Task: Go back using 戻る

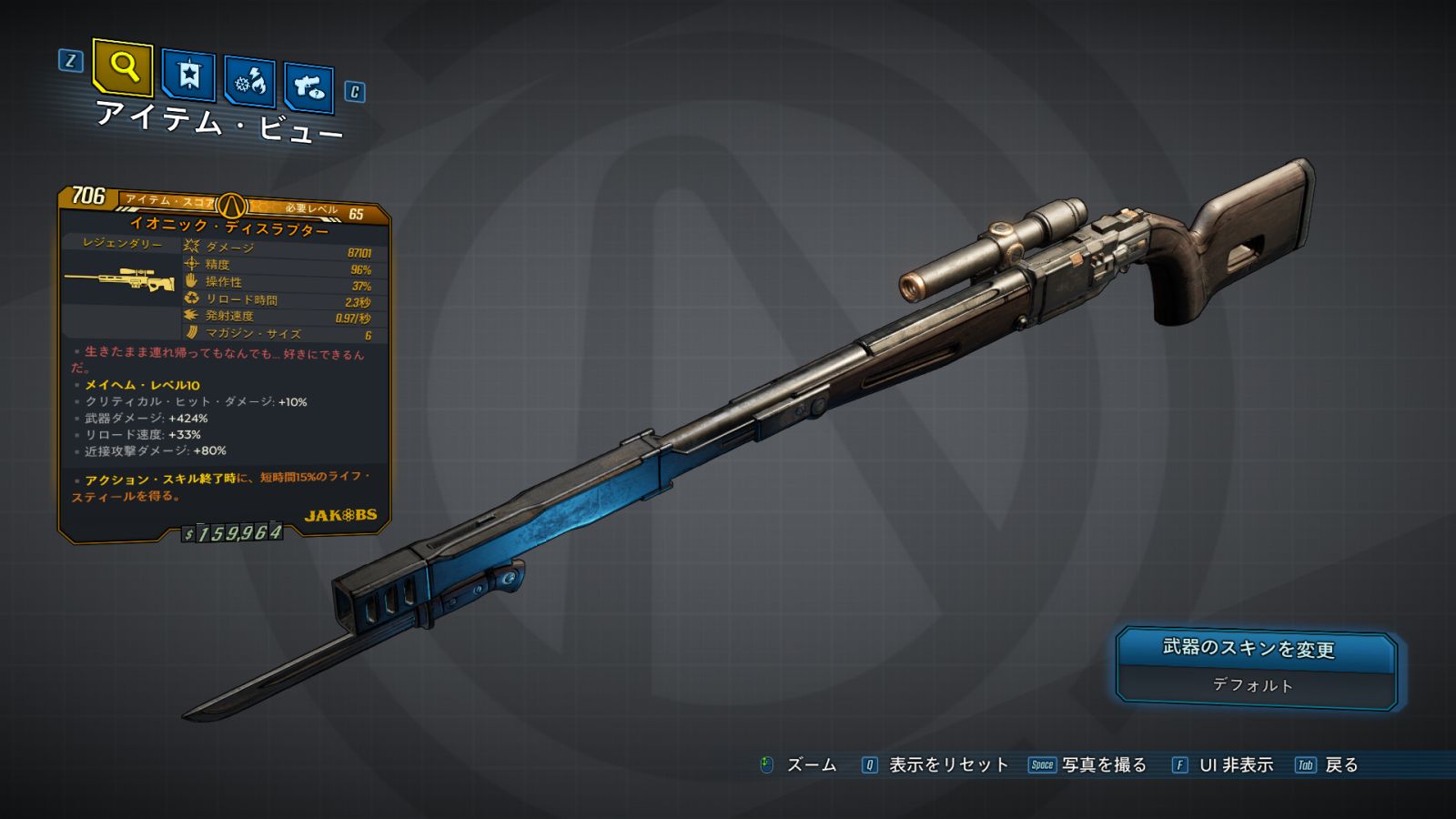Action: pyautogui.click(x=1340, y=765)
